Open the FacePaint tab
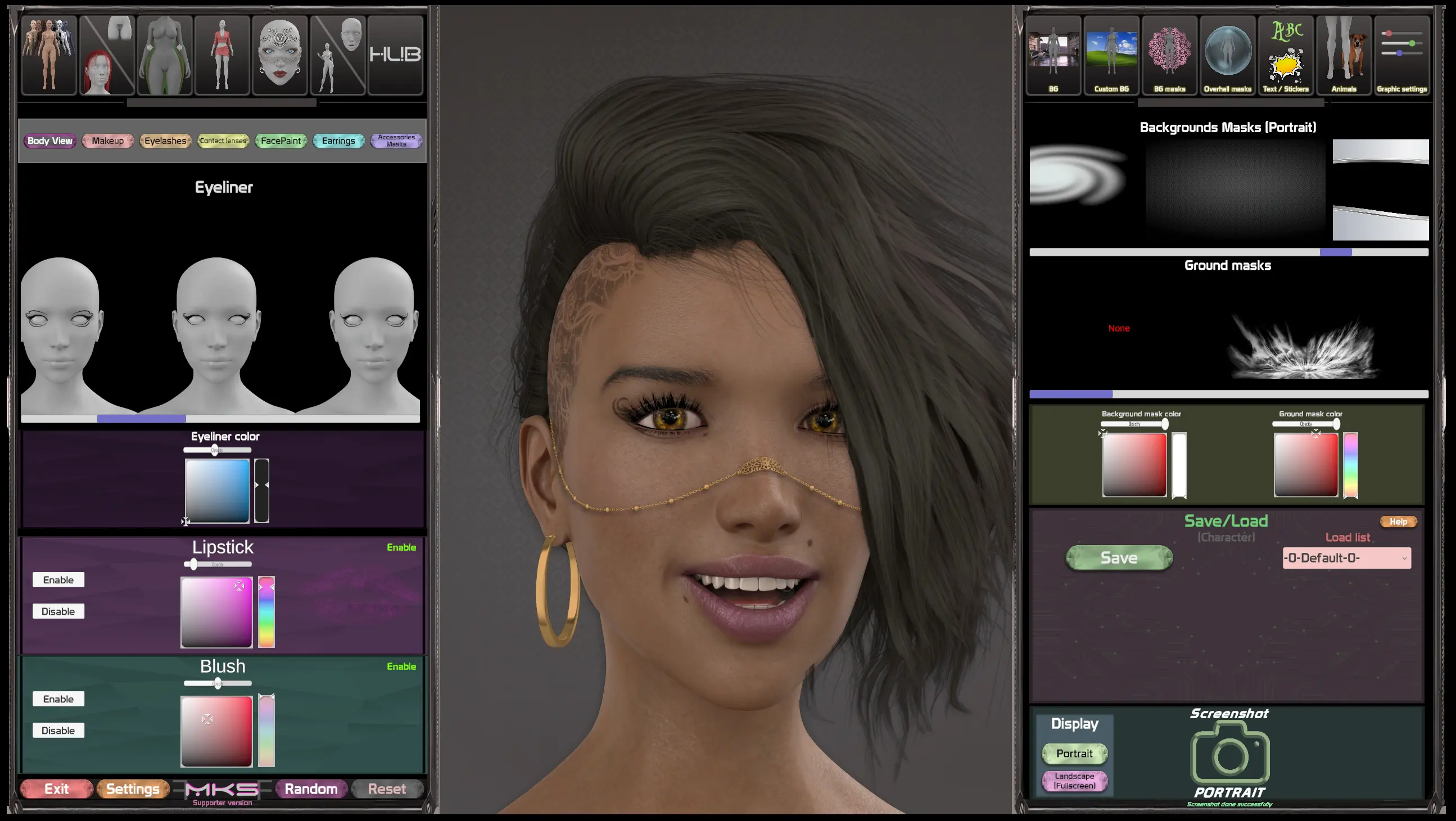 [x=281, y=140]
